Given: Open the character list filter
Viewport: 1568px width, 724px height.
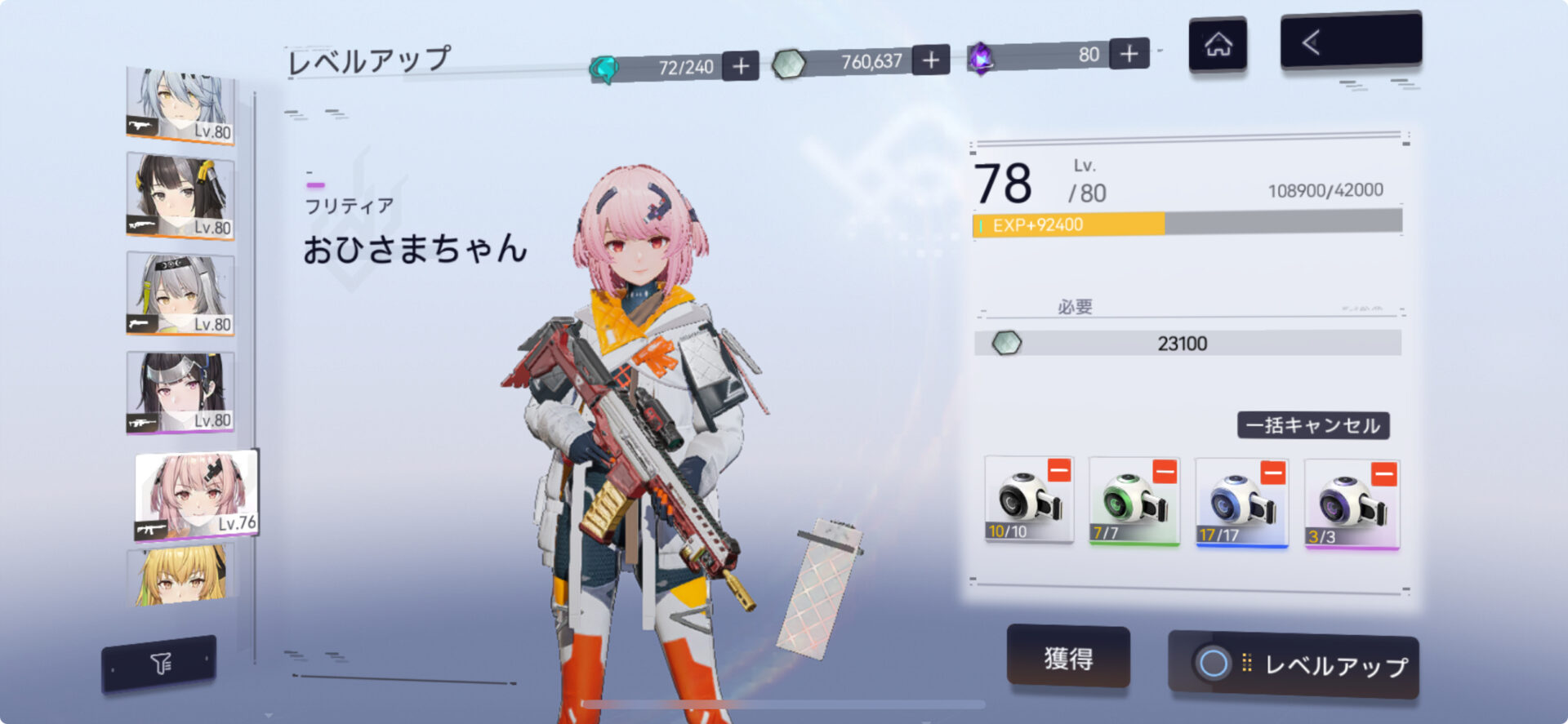Looking at the screenshot, I should [x=160, y=664].
